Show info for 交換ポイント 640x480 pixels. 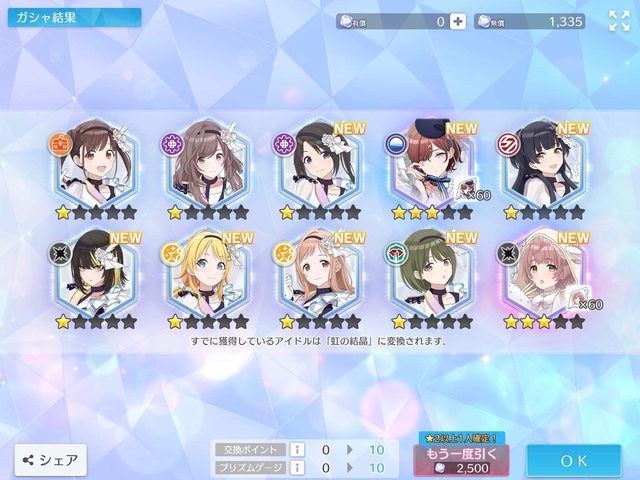click(x=296, y=450)
